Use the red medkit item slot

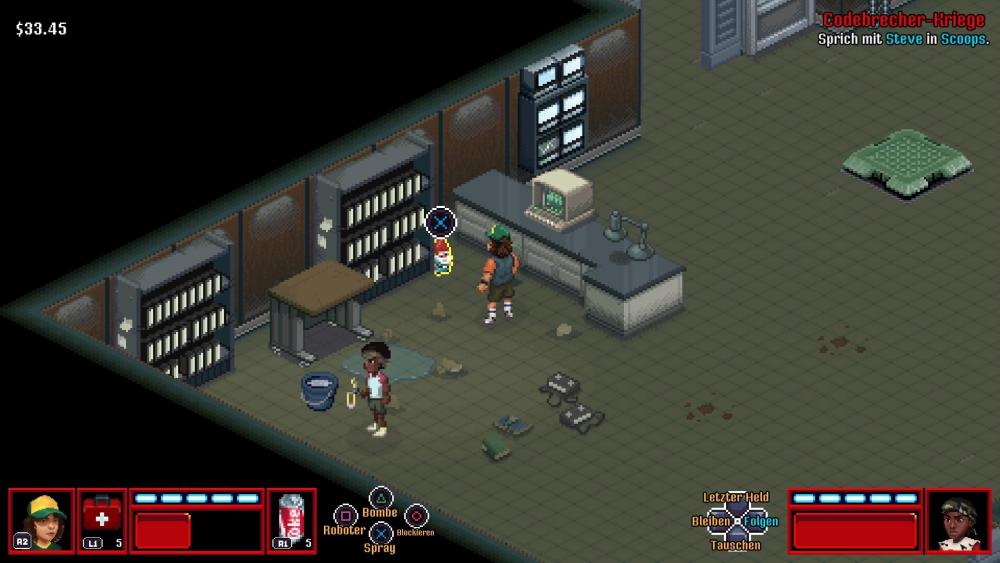click(102, 520)
